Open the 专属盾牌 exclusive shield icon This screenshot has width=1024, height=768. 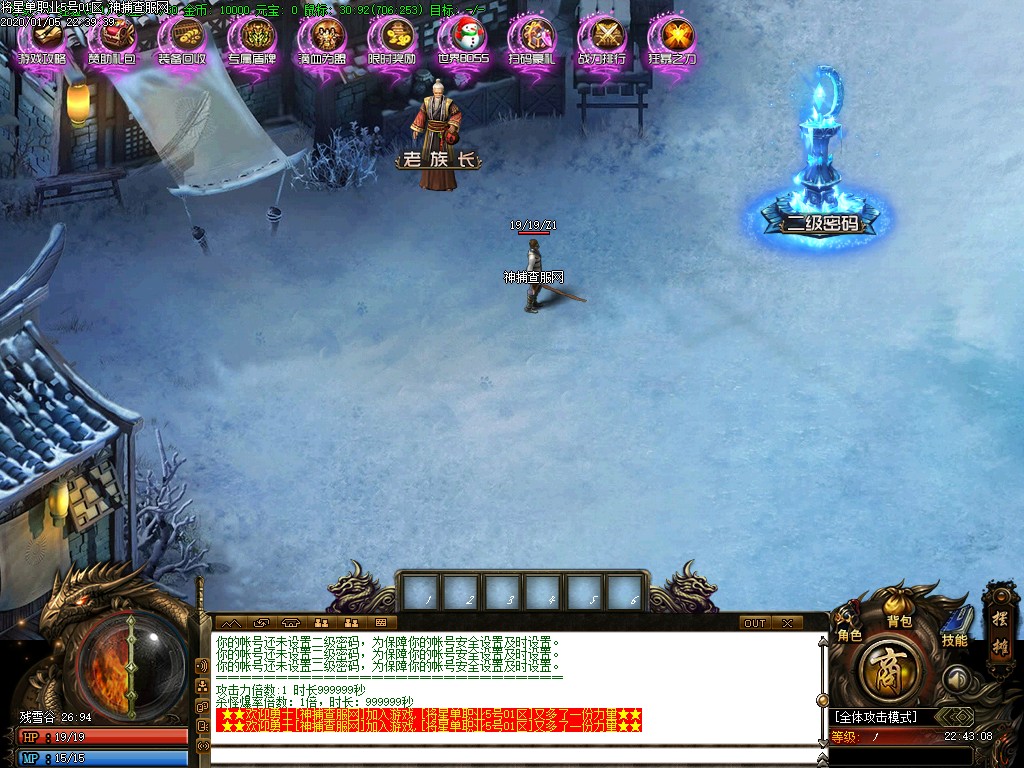252,40
